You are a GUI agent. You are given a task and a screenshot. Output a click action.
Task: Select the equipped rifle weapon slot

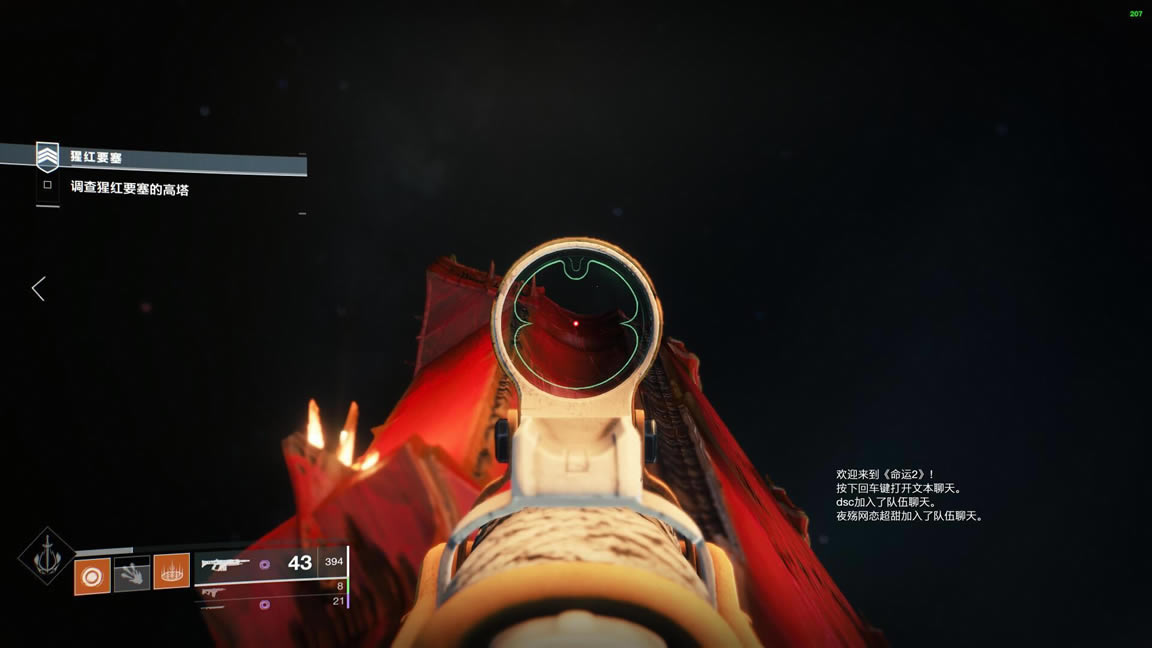pos(258,564)
